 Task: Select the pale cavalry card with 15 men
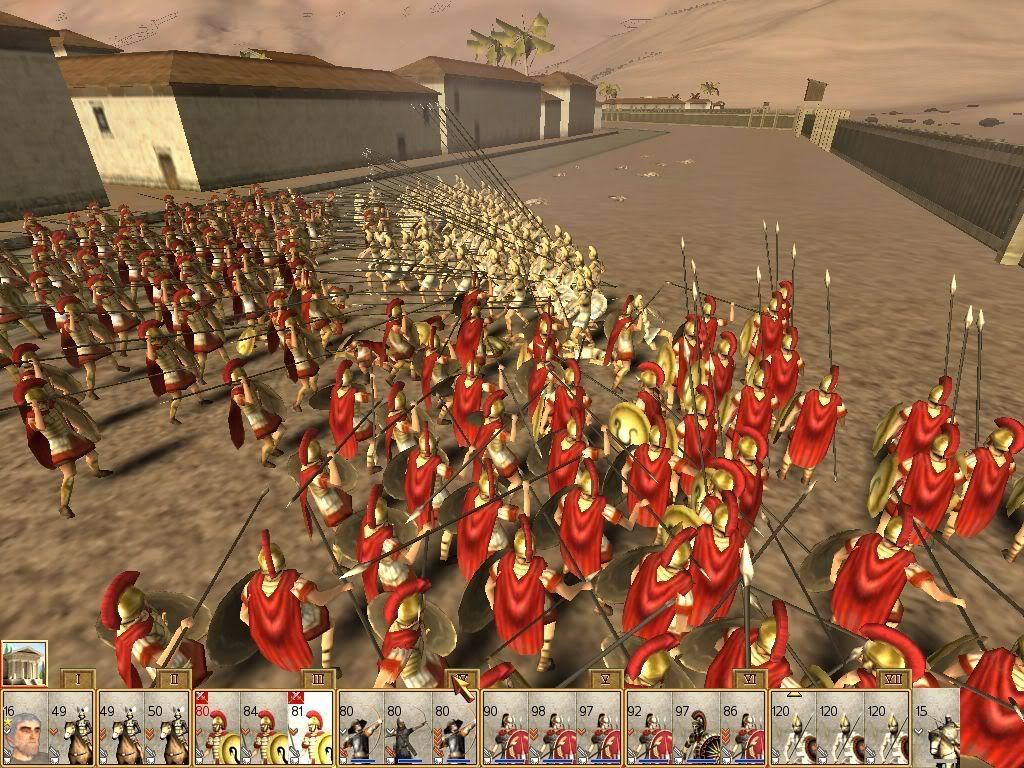pyautogui.click(x=937, y=728)
